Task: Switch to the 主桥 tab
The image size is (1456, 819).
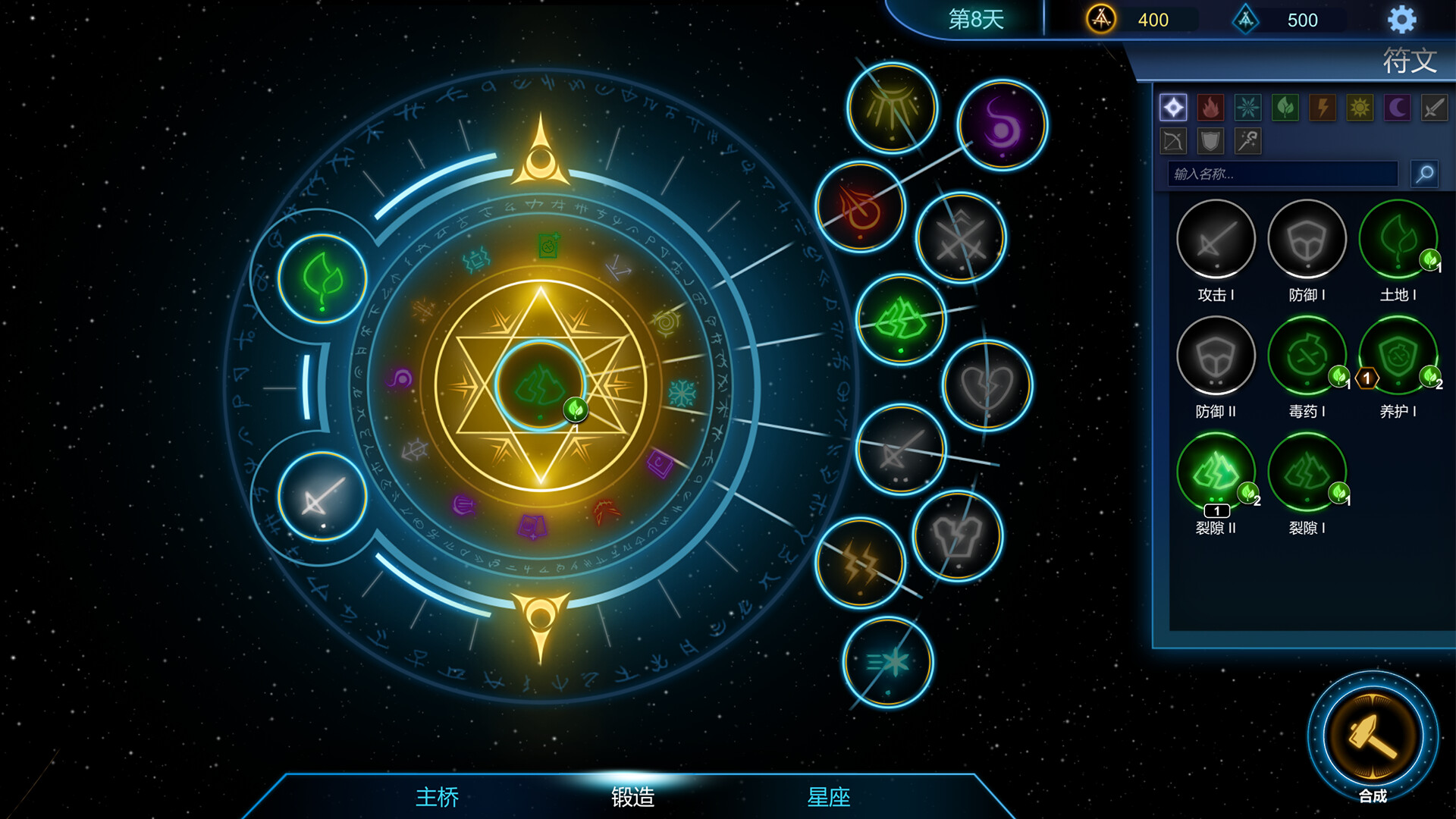Action: pos(438,796)
